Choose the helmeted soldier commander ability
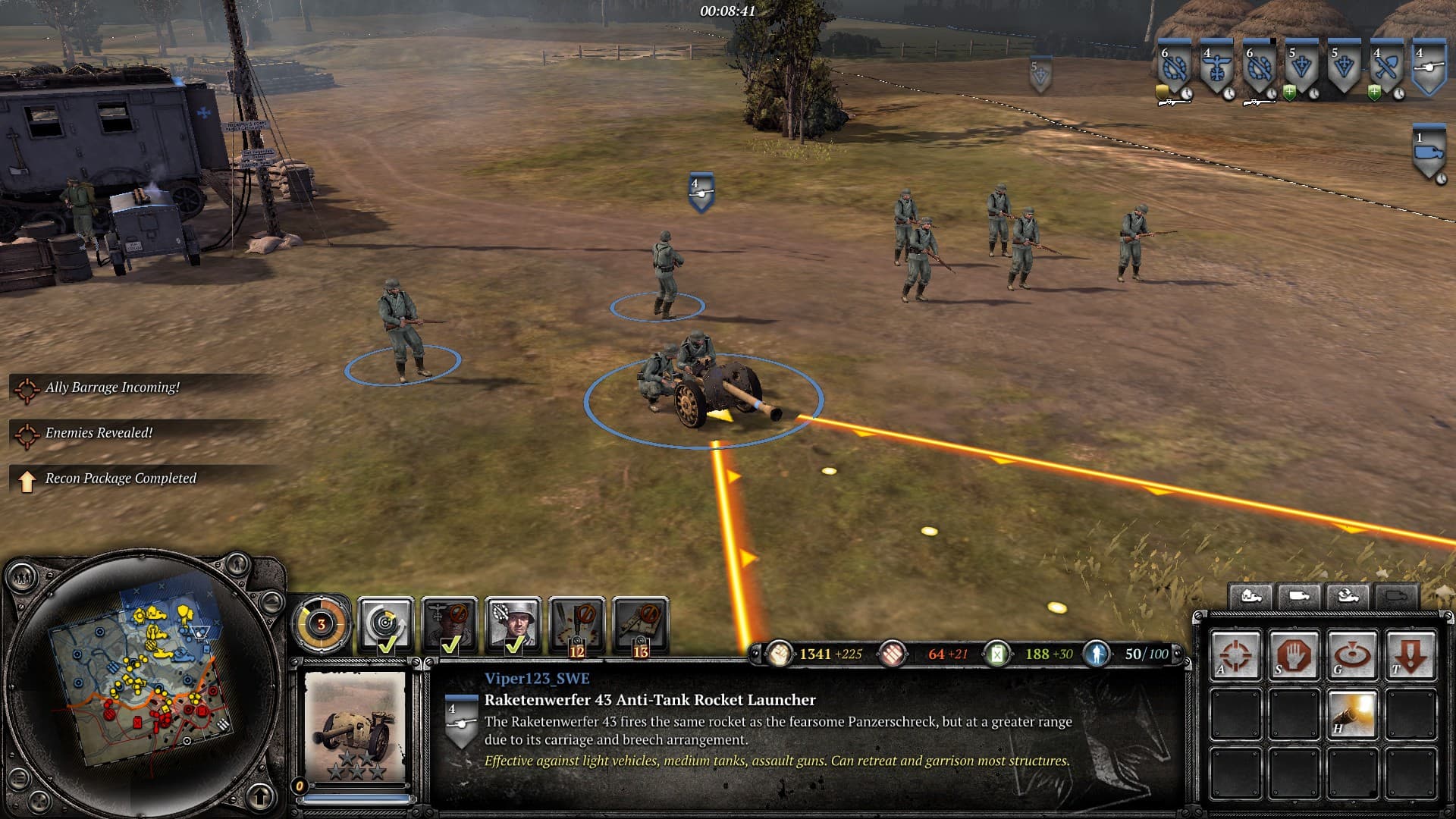The image size is (1456, 819). (513, 623)
